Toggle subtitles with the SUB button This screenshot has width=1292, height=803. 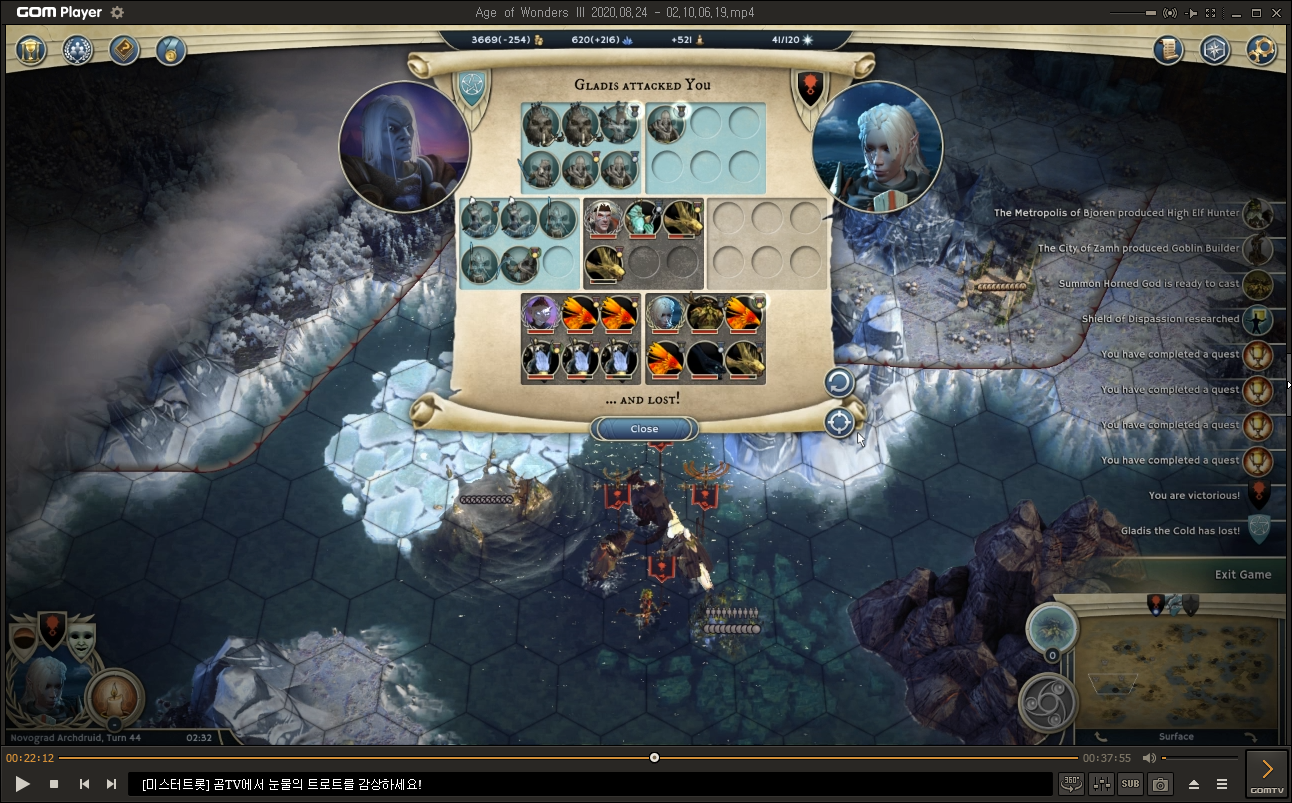pyautogui.click(x=1130, y=784)
